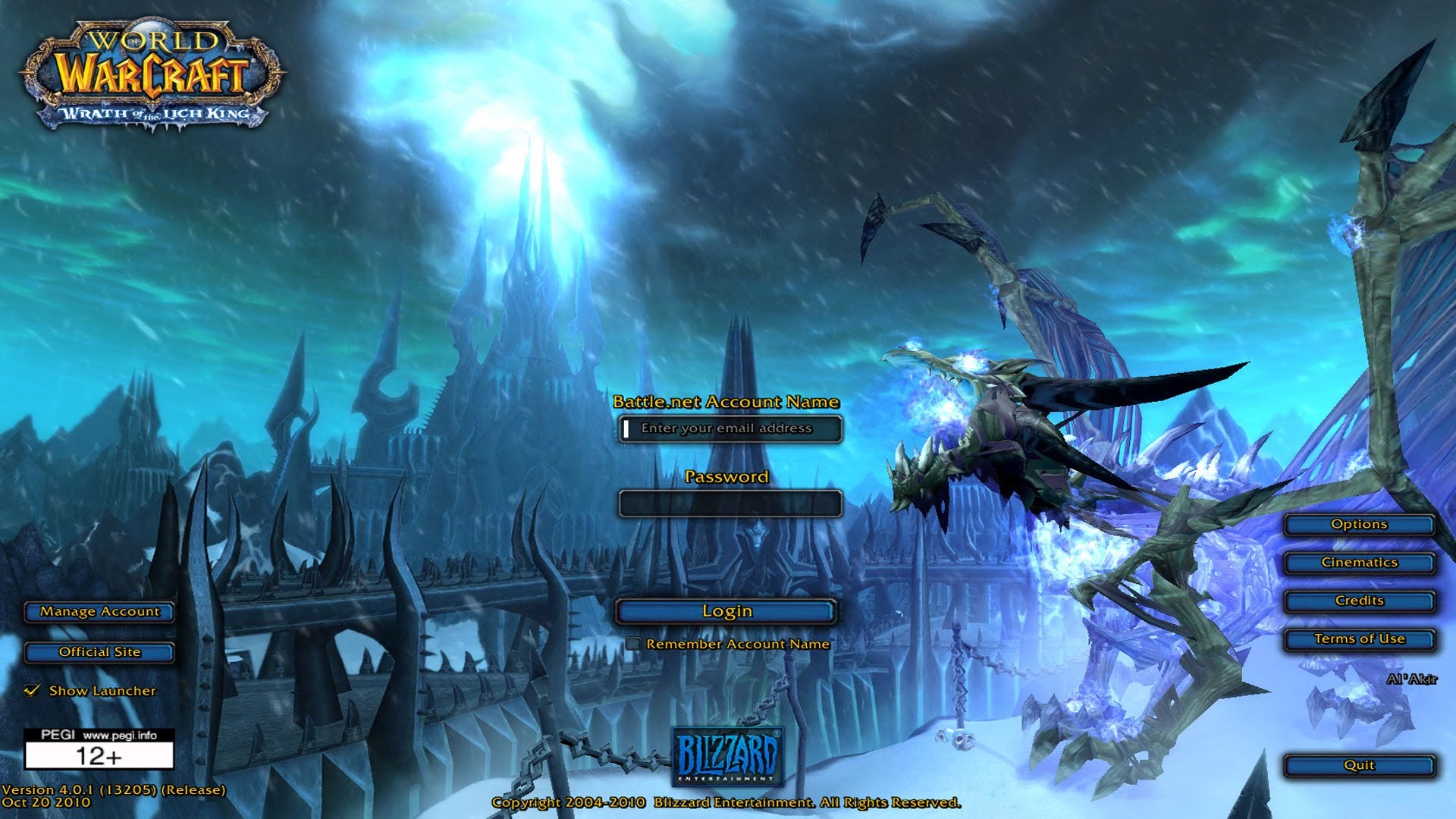Quit the game
The image size is (1456, 819).
click(1360, 764)
